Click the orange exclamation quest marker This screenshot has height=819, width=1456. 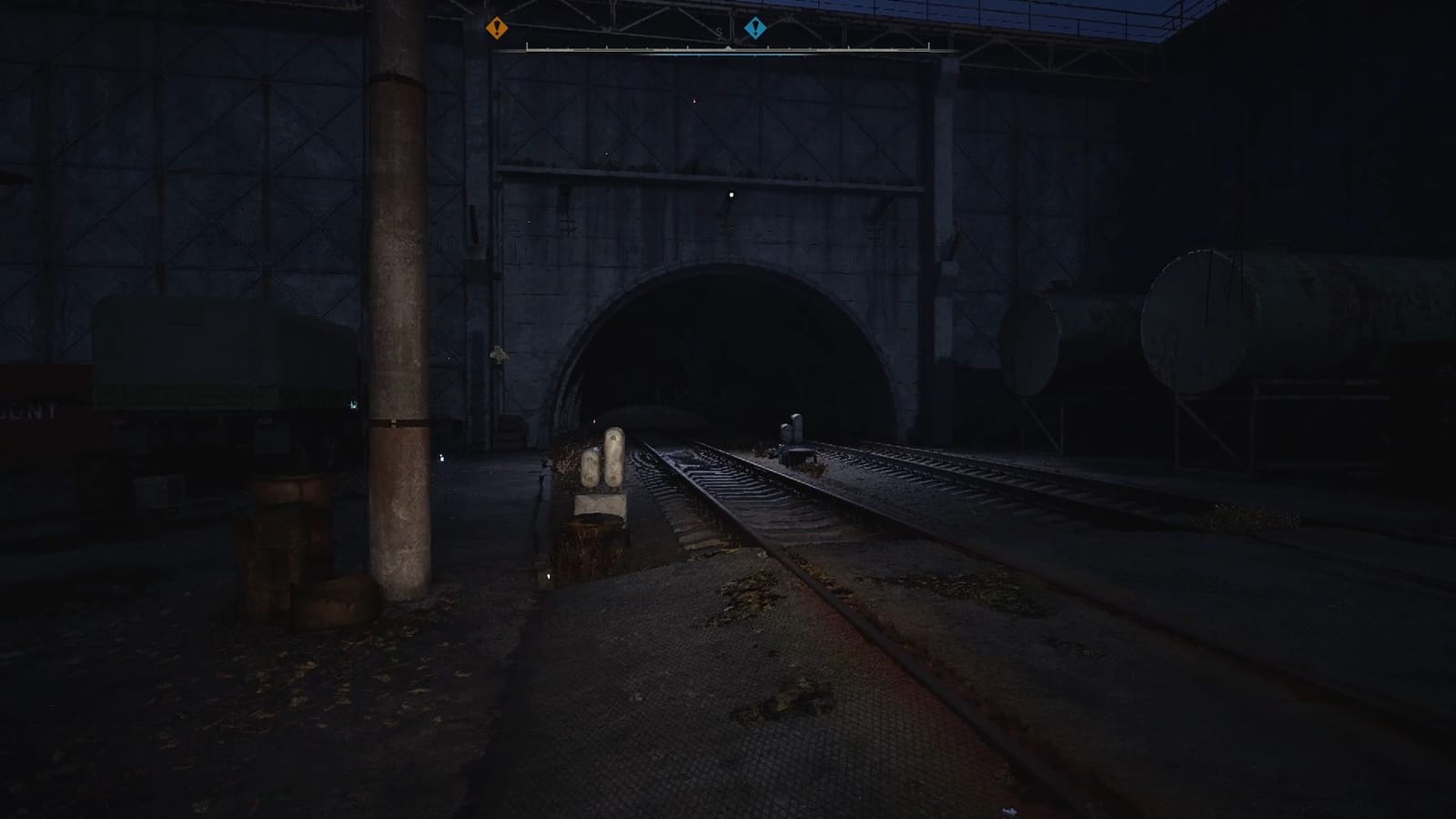(497, 28)
